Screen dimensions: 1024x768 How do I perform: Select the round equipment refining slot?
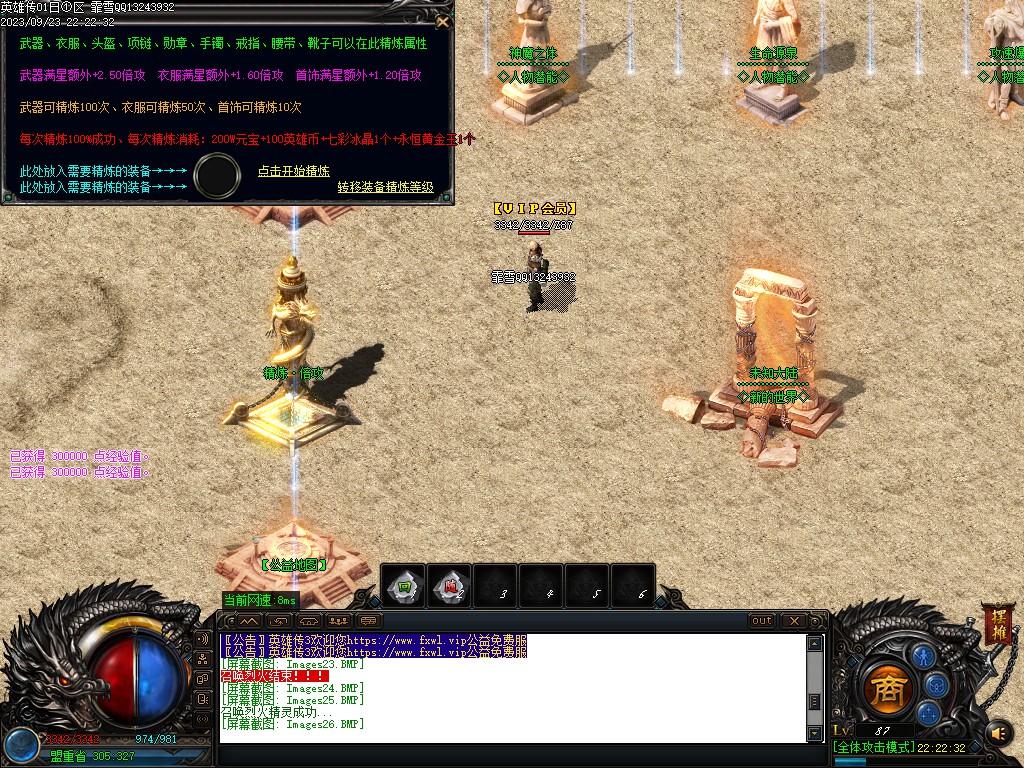click(x=217, y=176)
